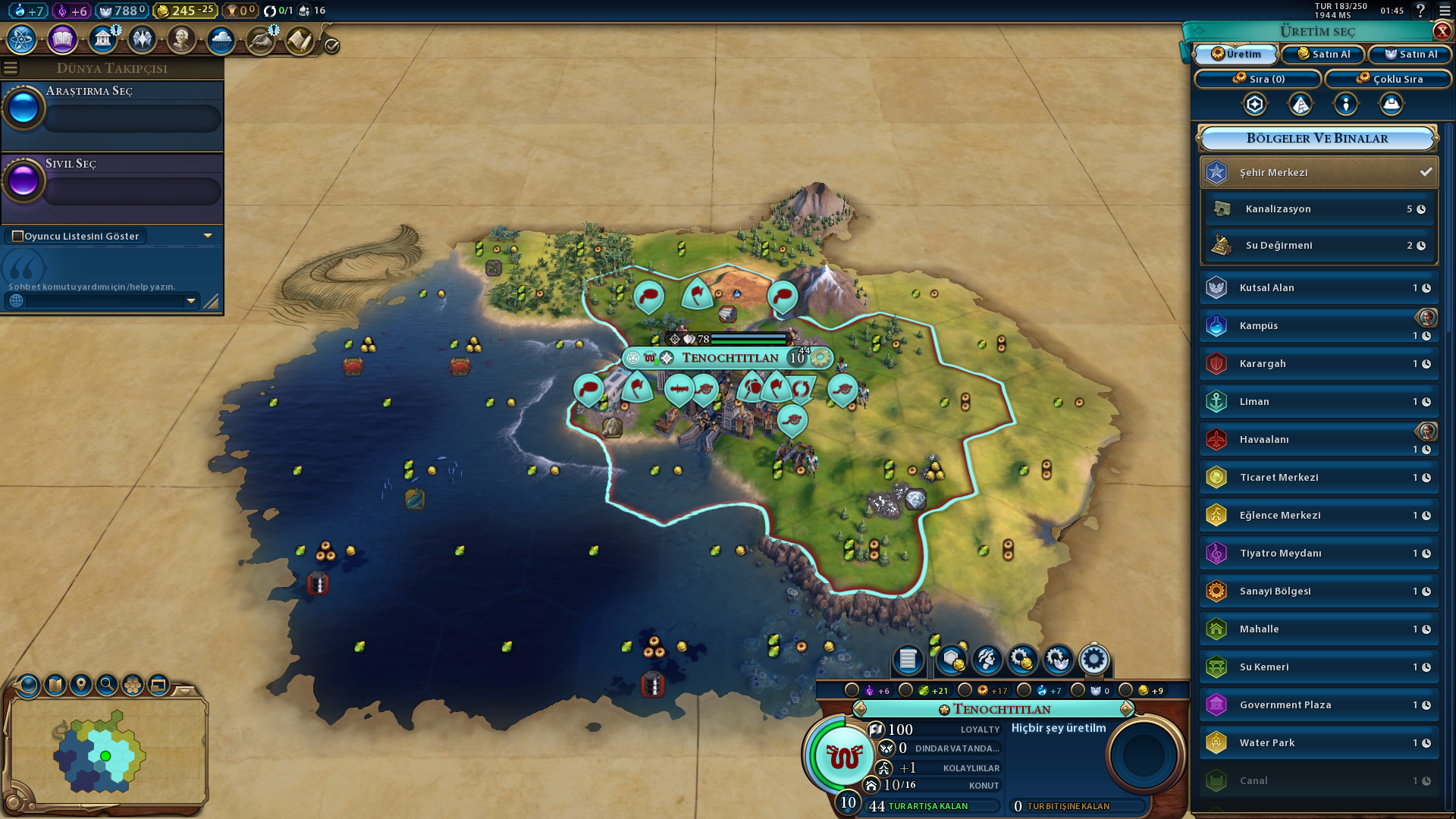Open the Sıra (0) queue tab
The height and width of the screenshot is (819, 1456).
1258,79
